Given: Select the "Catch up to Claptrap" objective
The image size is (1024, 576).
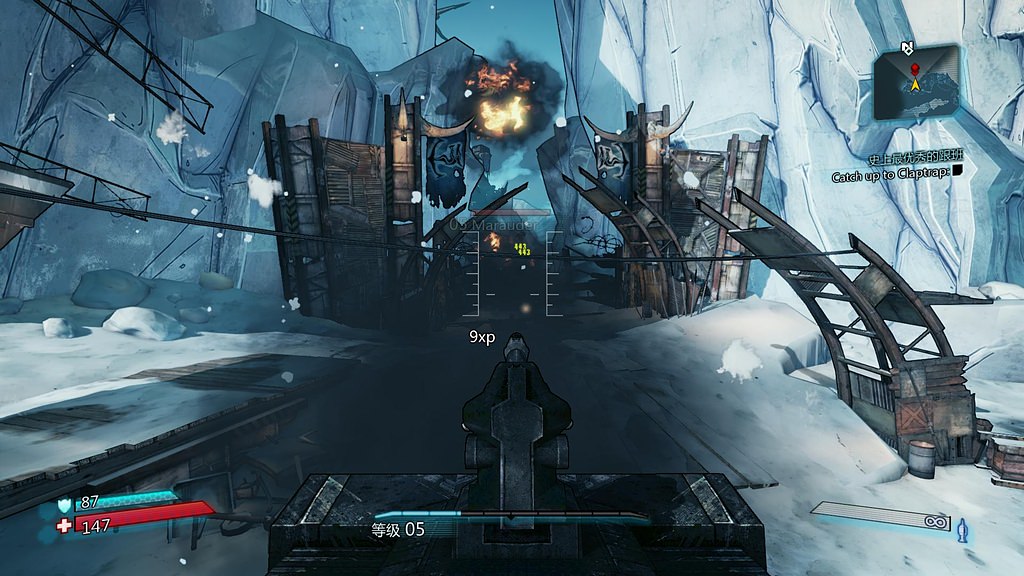Looking at the screenshot, I should pyautogui.click(x=890, y=177).
